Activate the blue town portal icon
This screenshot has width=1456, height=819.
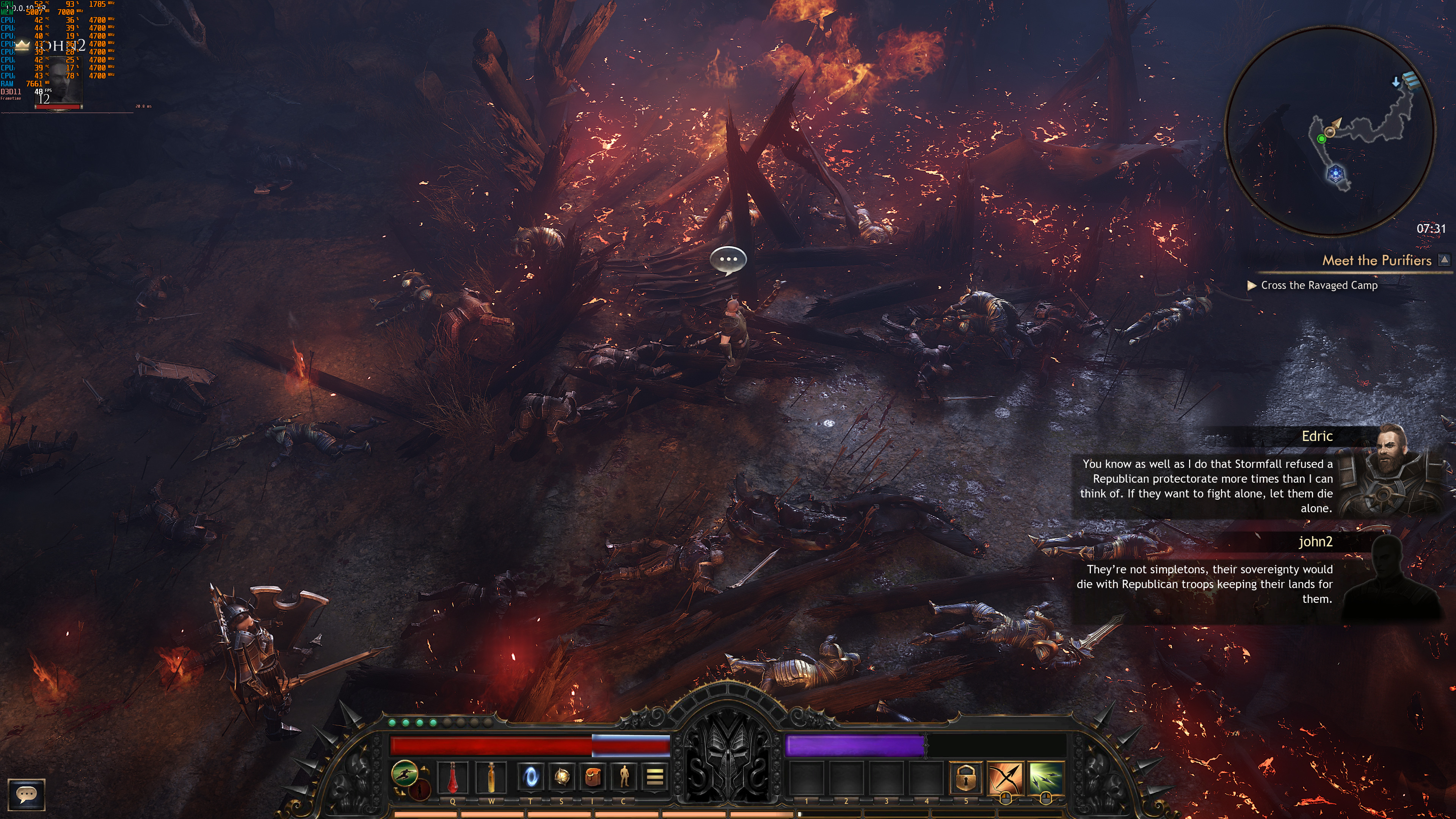click(530, 777)
